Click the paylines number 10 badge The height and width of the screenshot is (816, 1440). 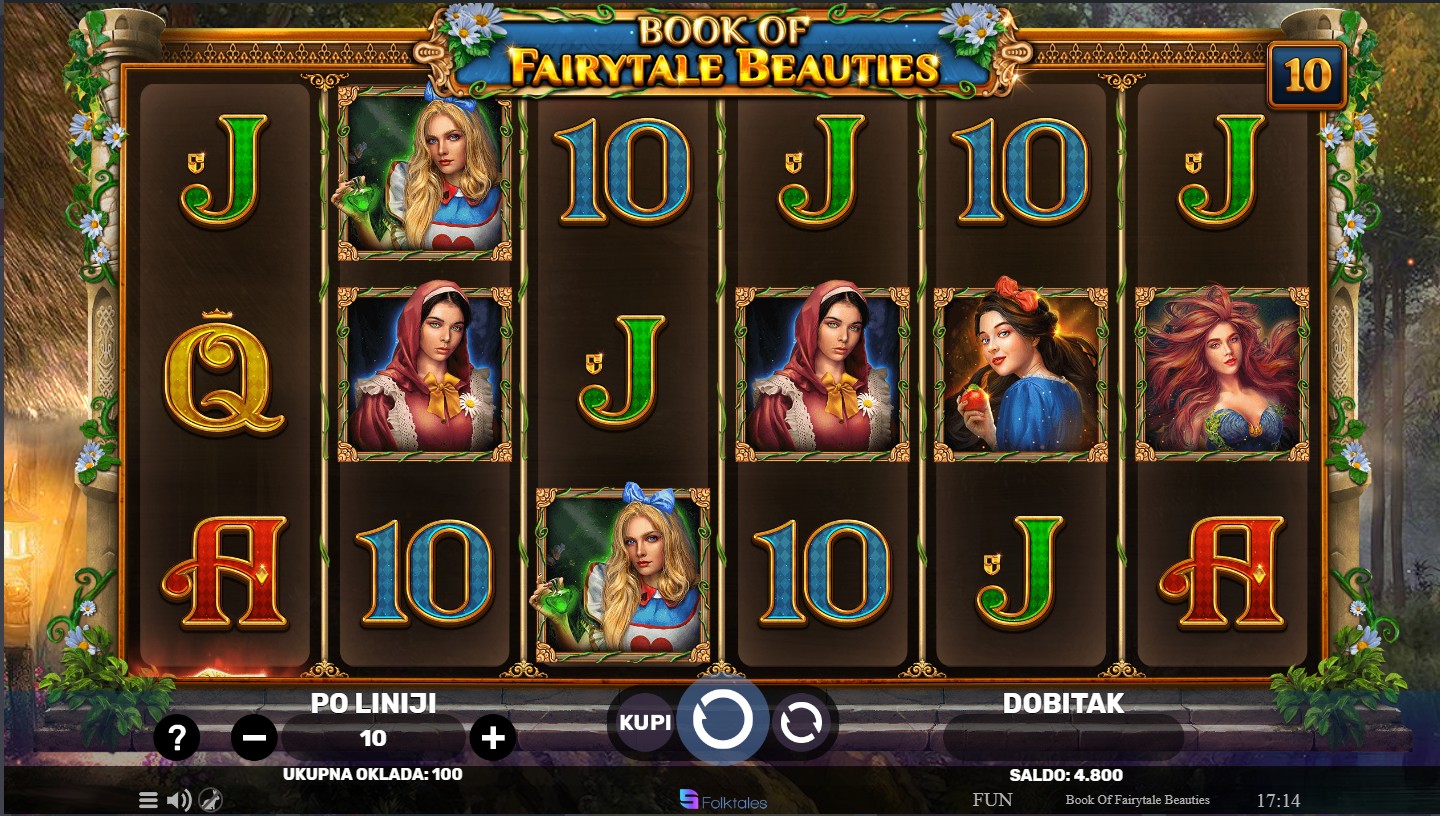1307,75
